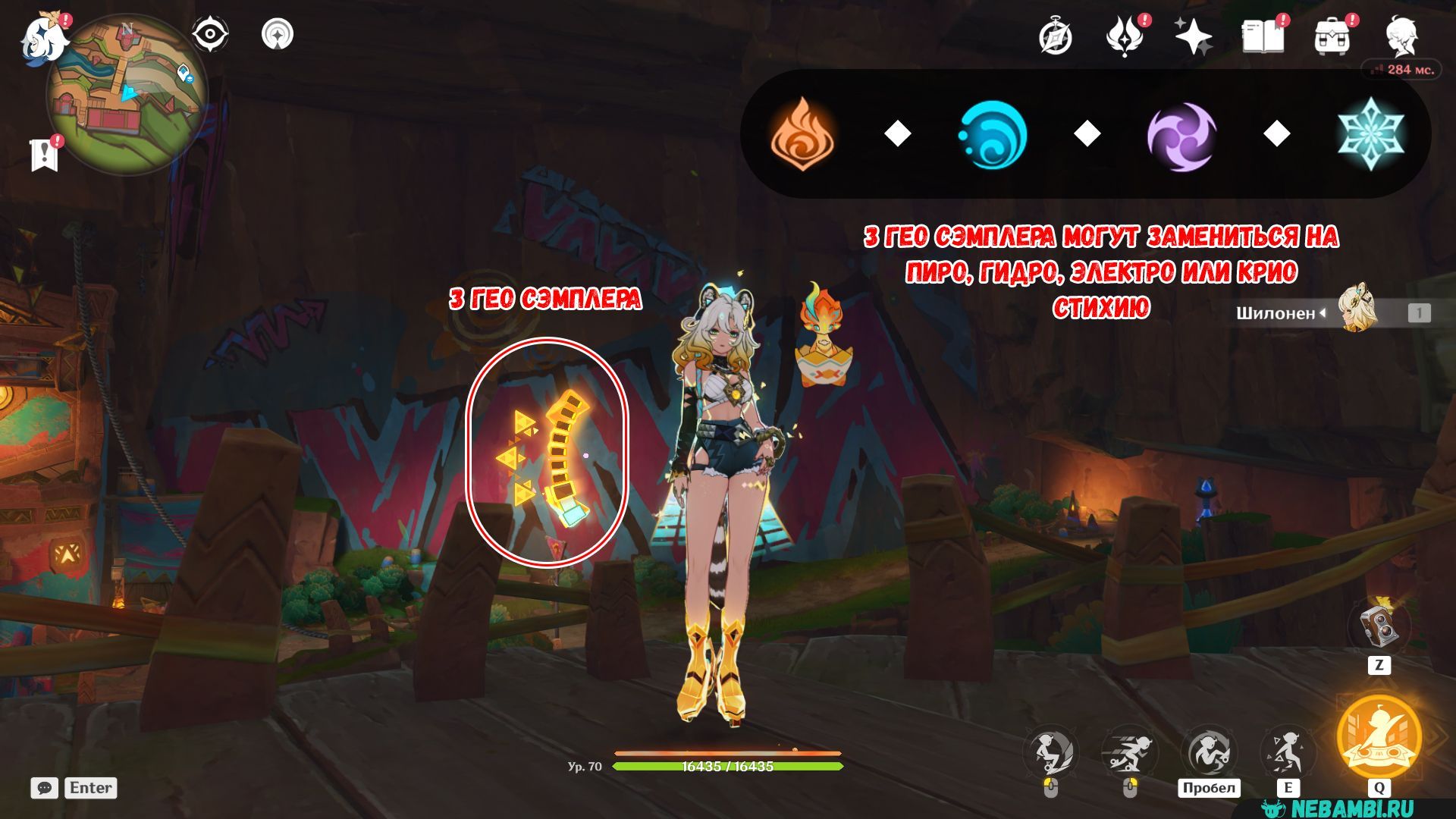The height and width of the screenshot is (819, 1456).
Task: Open the chat speech bubble
Action: pos(44,788)
